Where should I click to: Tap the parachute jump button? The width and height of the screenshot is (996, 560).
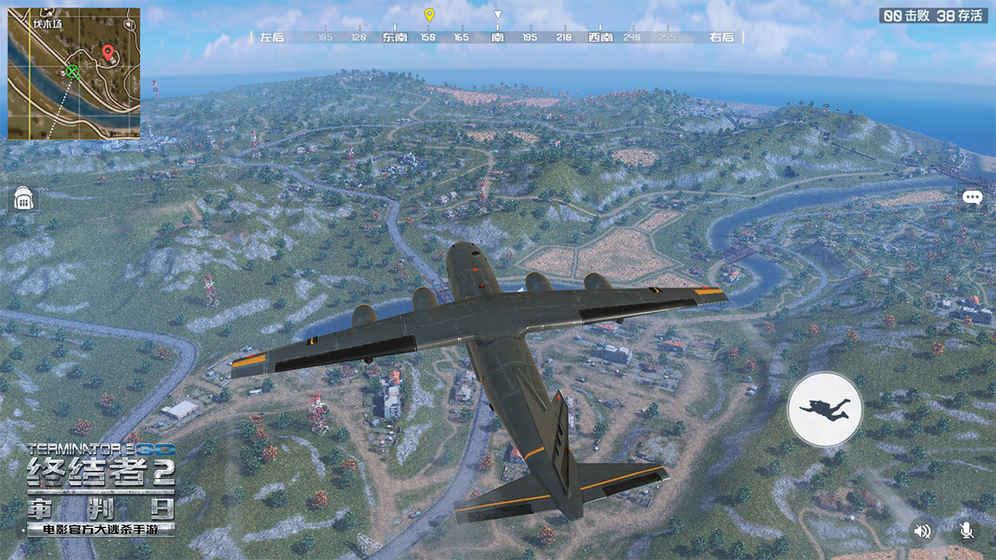pyautogui.click(x=825, y=408)
